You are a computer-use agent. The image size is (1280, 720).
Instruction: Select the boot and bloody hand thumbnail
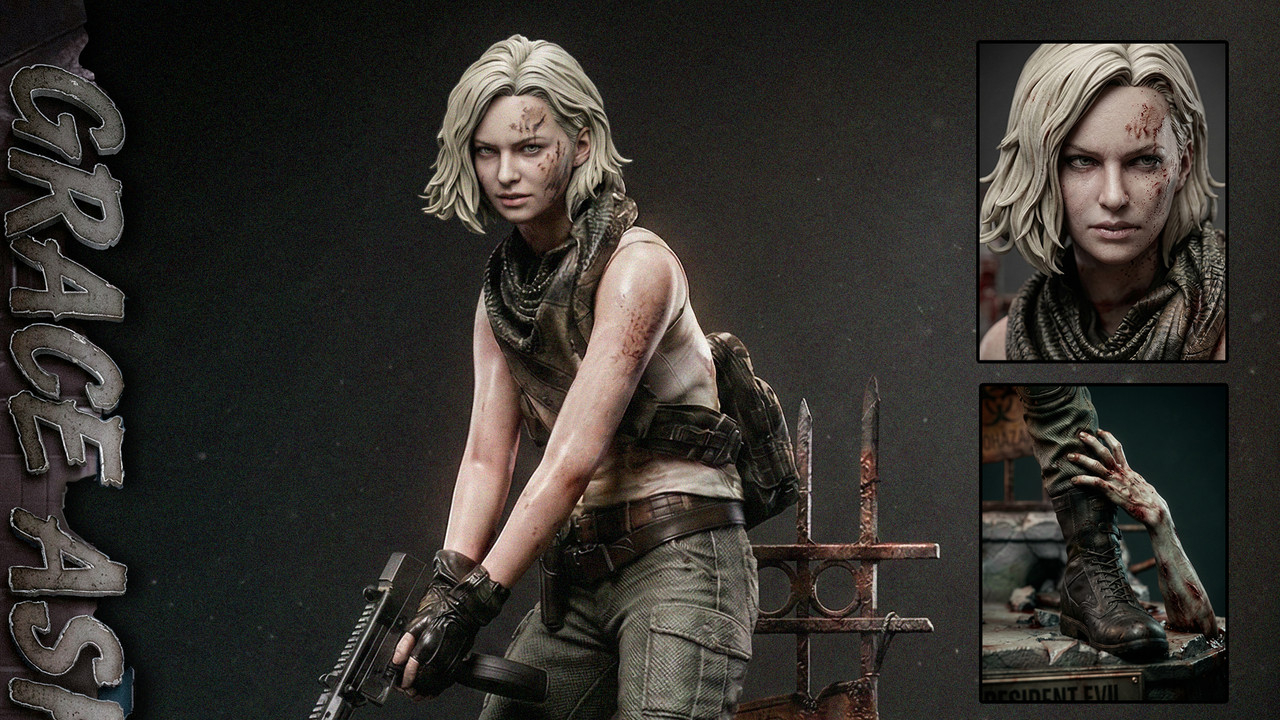pos(1103,542)
